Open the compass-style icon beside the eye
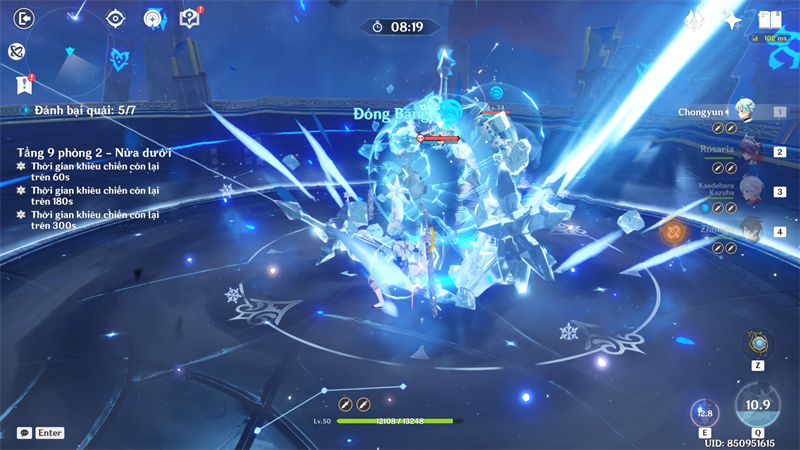 [153, 18]
